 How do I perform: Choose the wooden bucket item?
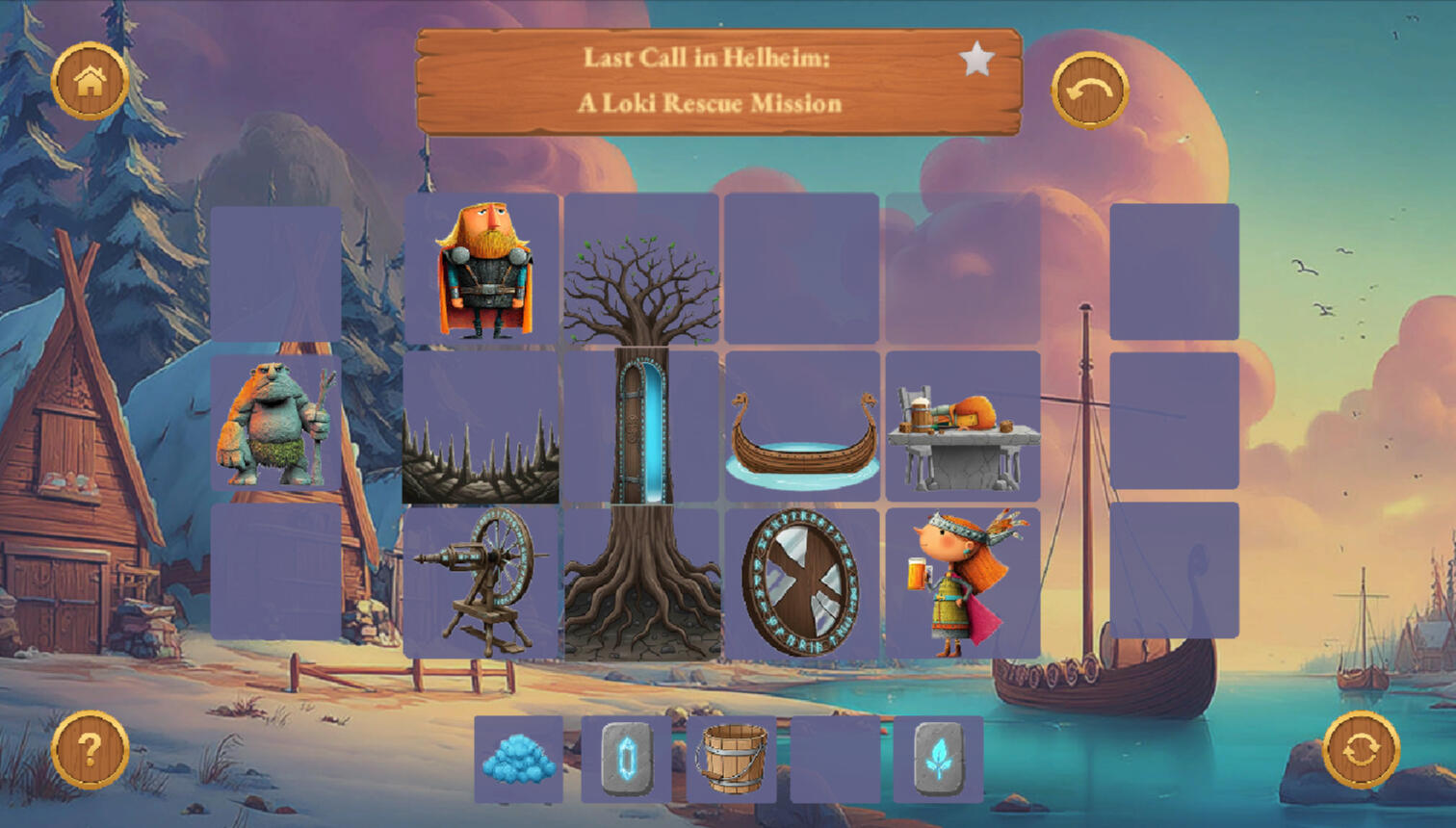click(732, 760)
